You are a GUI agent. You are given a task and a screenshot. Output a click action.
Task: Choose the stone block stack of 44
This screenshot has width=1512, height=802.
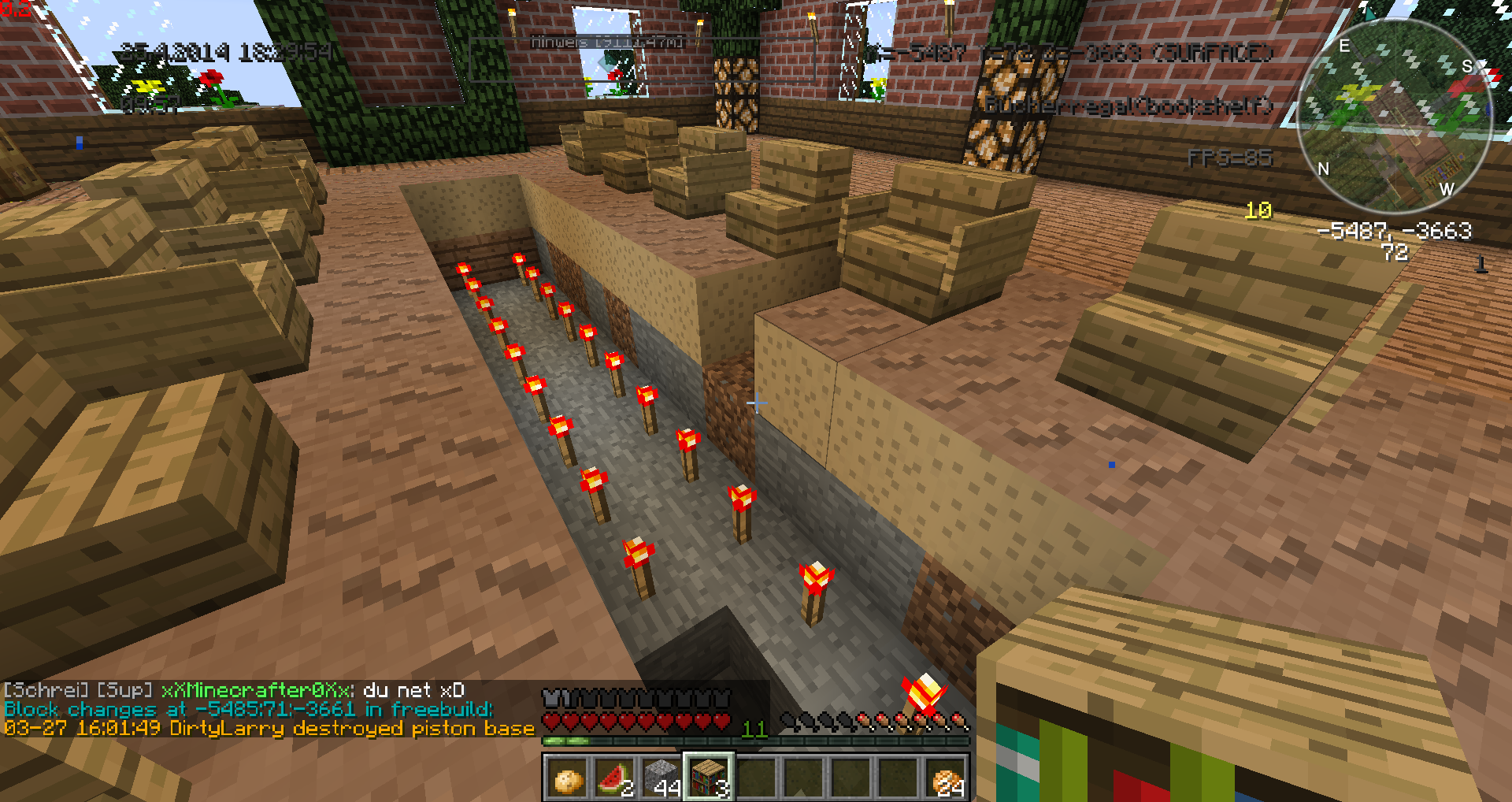[662, 778]
